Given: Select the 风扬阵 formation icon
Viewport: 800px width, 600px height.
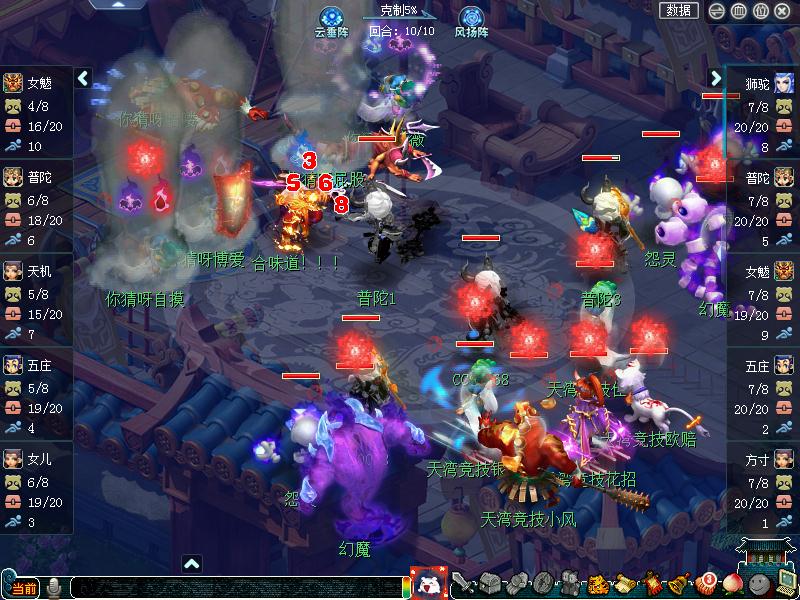Looking at the screenshot, I should point(471,18).
